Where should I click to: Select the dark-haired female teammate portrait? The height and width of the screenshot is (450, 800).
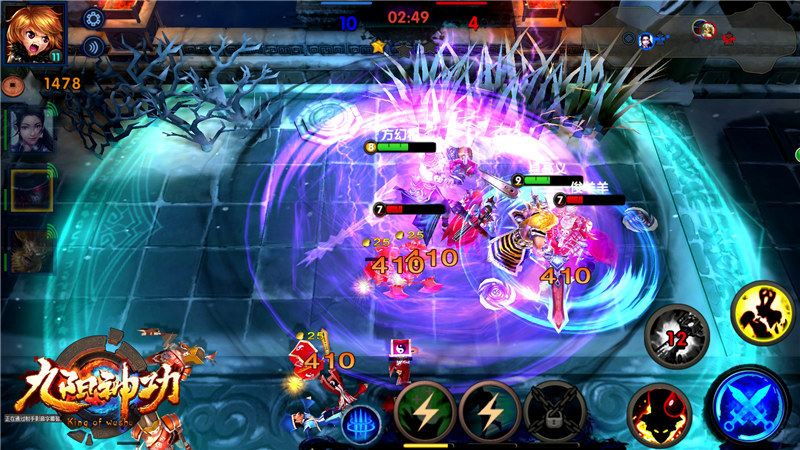click(x=31, y=129)
